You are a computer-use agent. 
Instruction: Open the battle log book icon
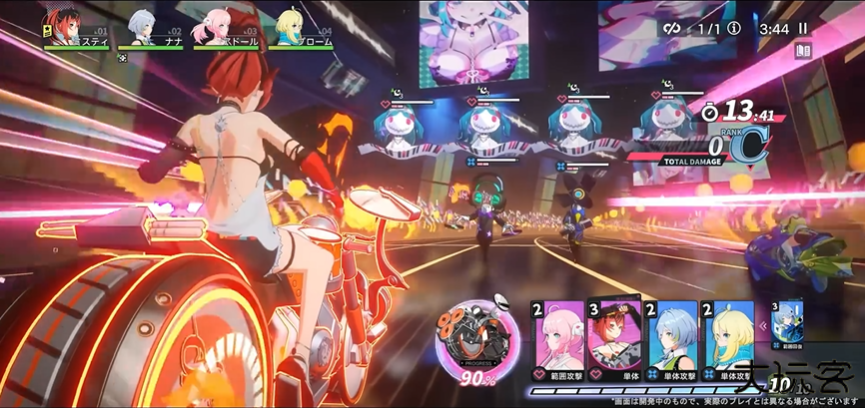tap(802, 51)
